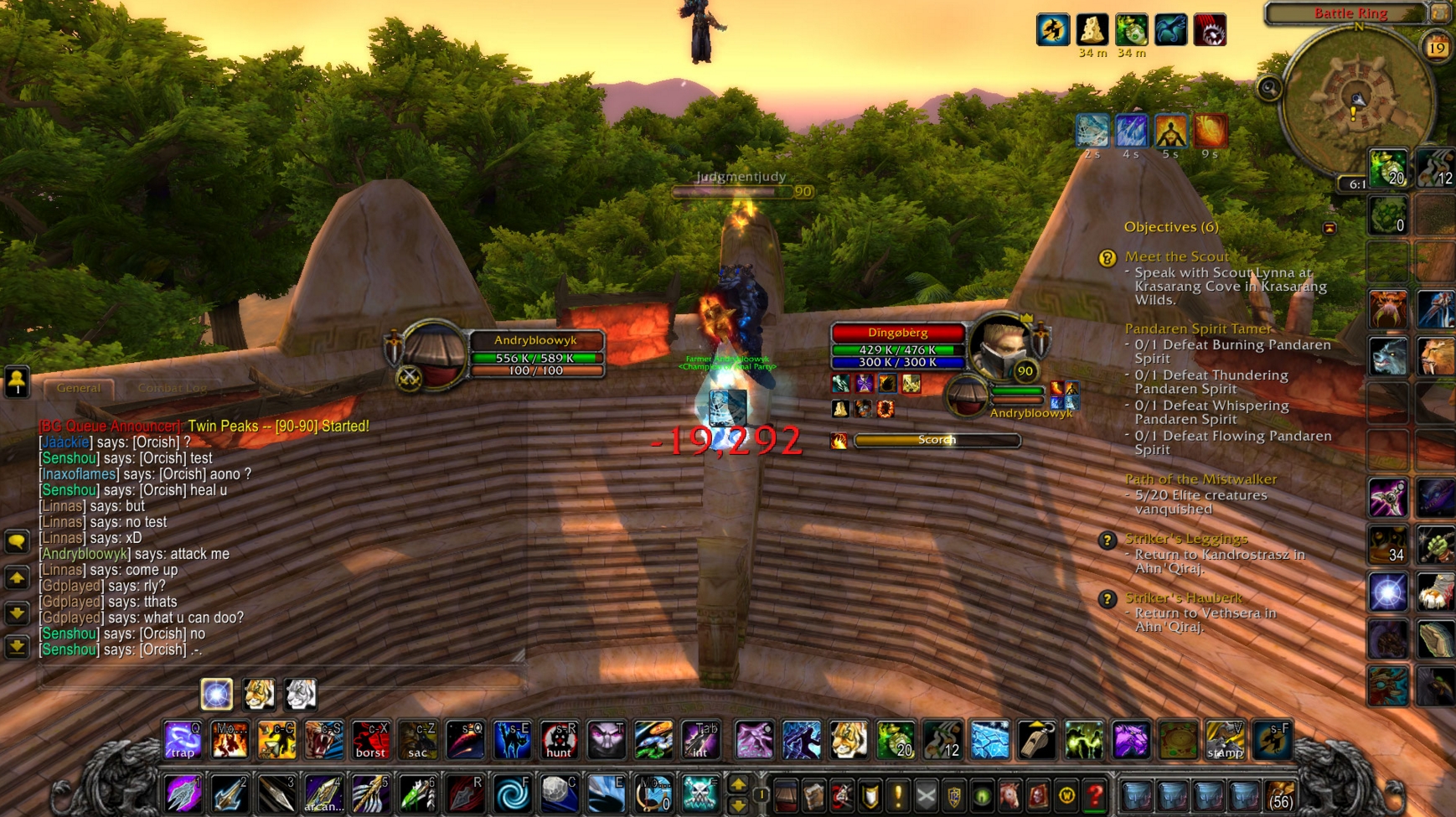Open the main backpack showing 56 slots
The height and width of the screenshot is (817, 1456).
tap(1279, 794)
